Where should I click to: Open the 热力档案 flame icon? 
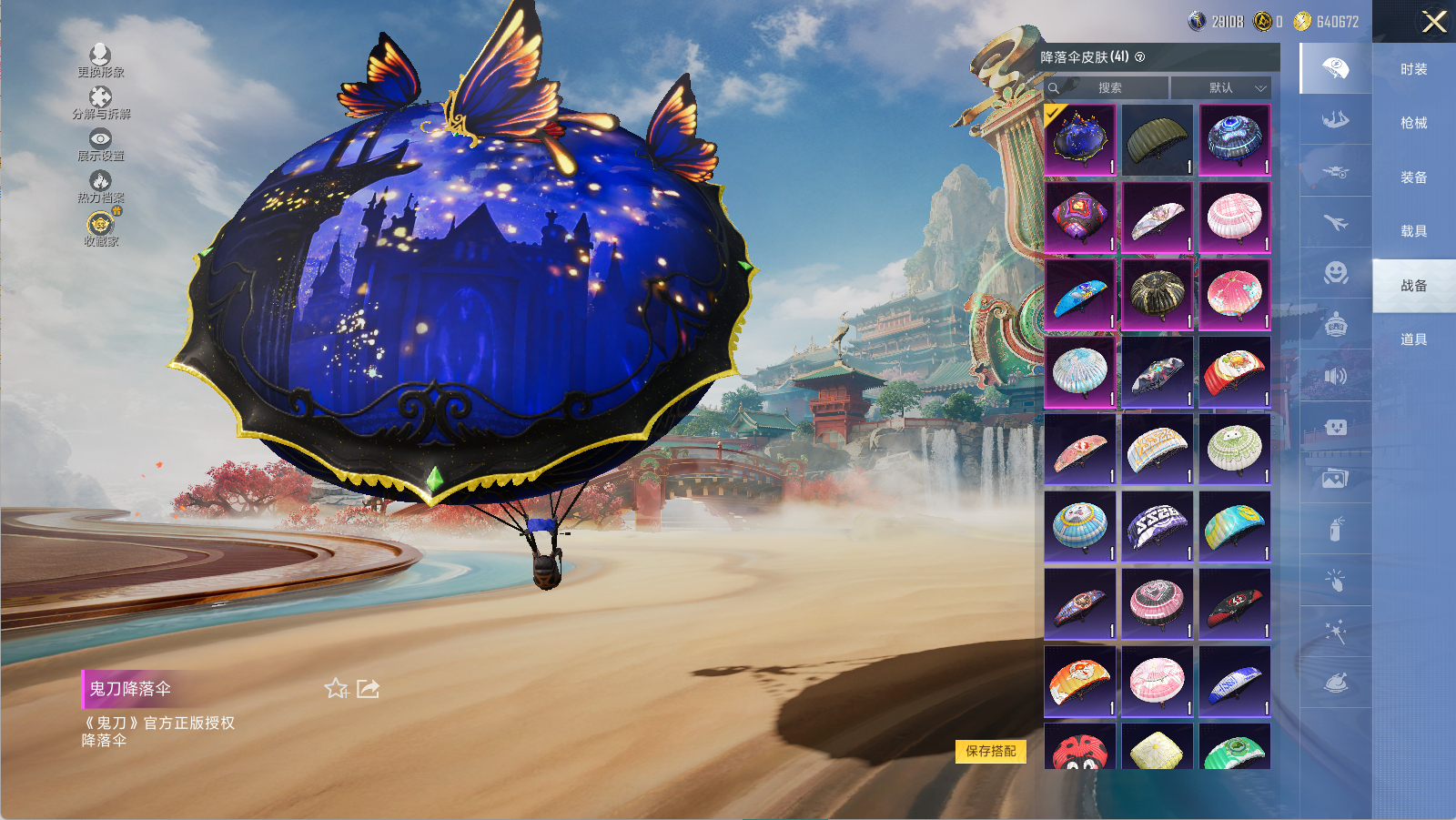100,187
